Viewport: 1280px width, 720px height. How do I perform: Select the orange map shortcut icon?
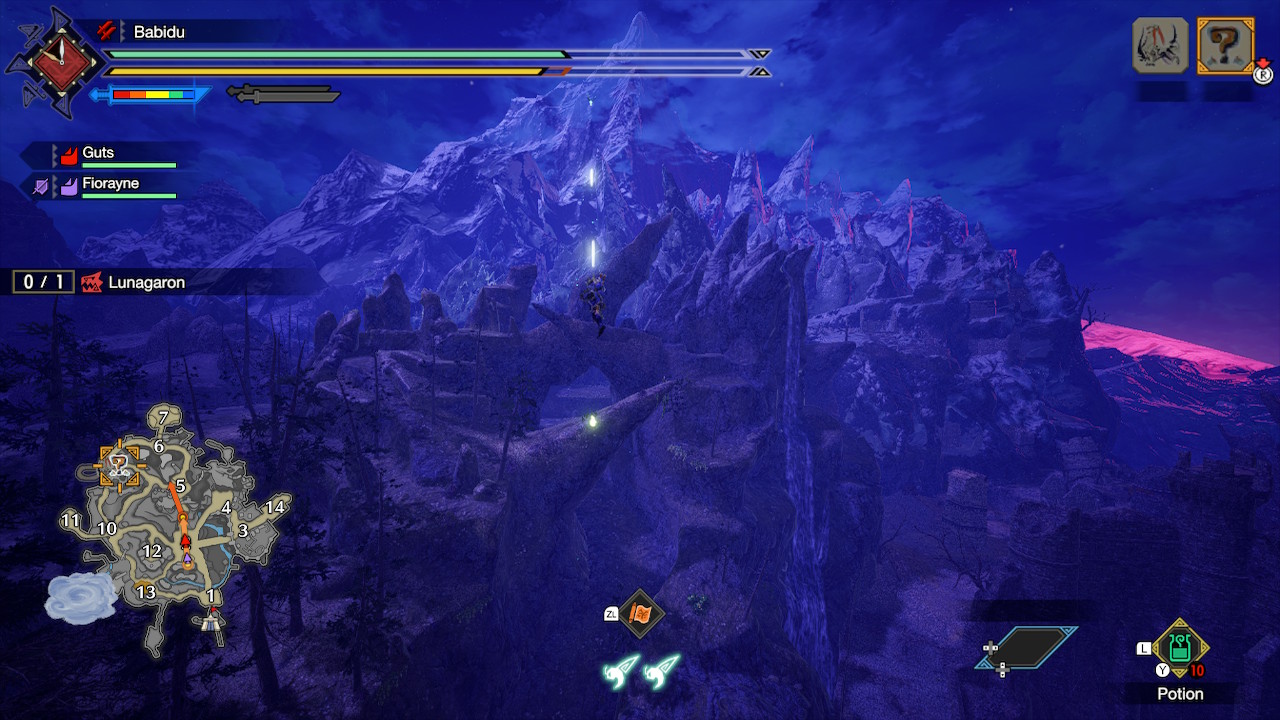click(x=640, y=612)
